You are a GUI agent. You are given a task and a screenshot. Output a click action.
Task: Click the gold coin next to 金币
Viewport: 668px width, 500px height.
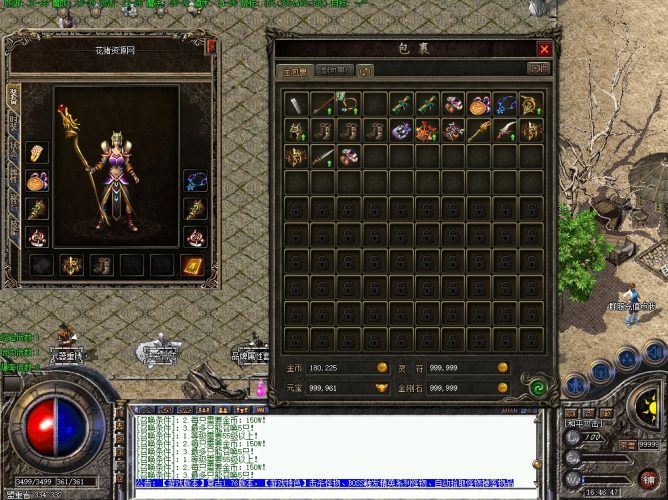point(380,367)
